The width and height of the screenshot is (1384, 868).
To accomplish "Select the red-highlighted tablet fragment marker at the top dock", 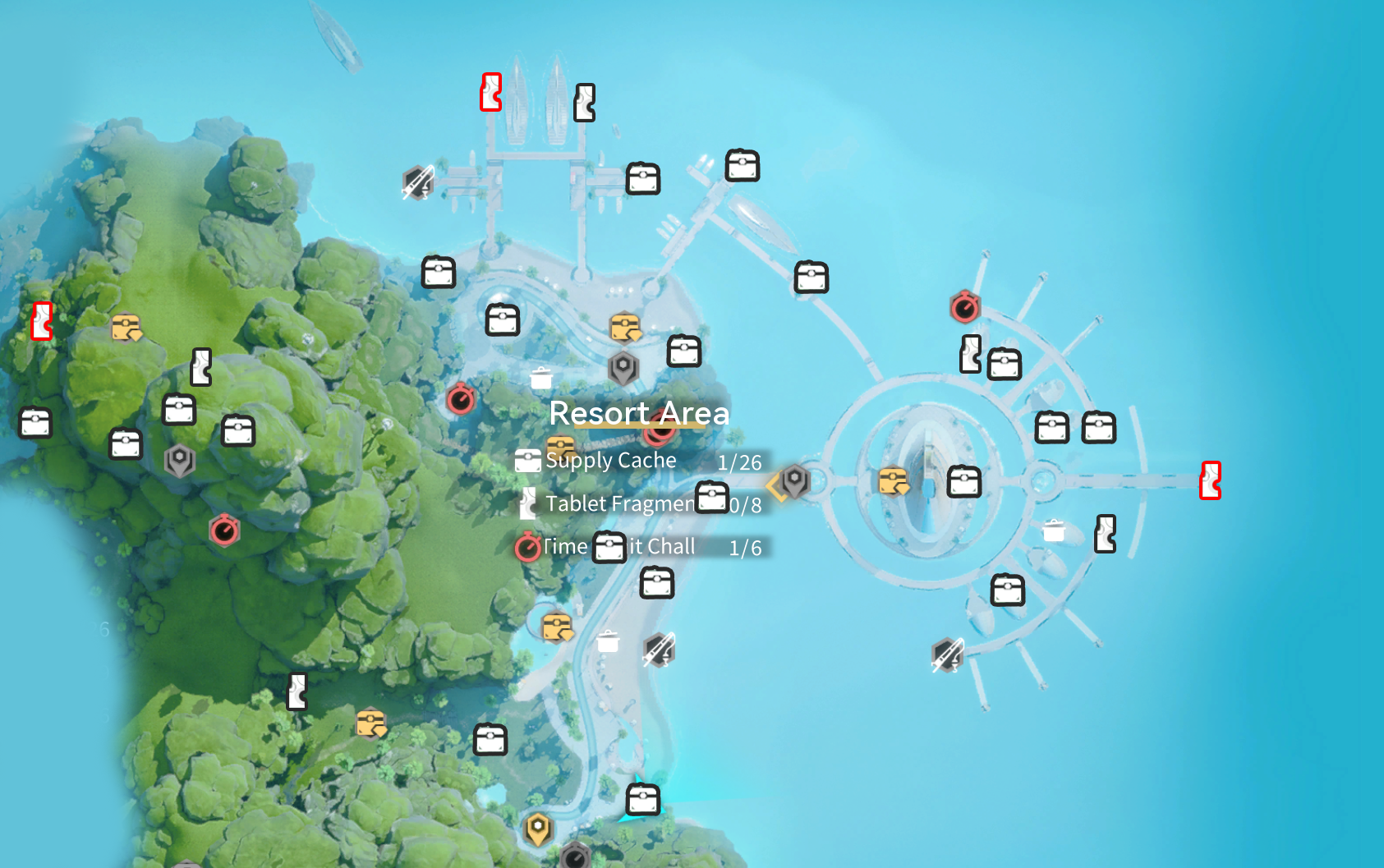I will click(x=490, y=92).
